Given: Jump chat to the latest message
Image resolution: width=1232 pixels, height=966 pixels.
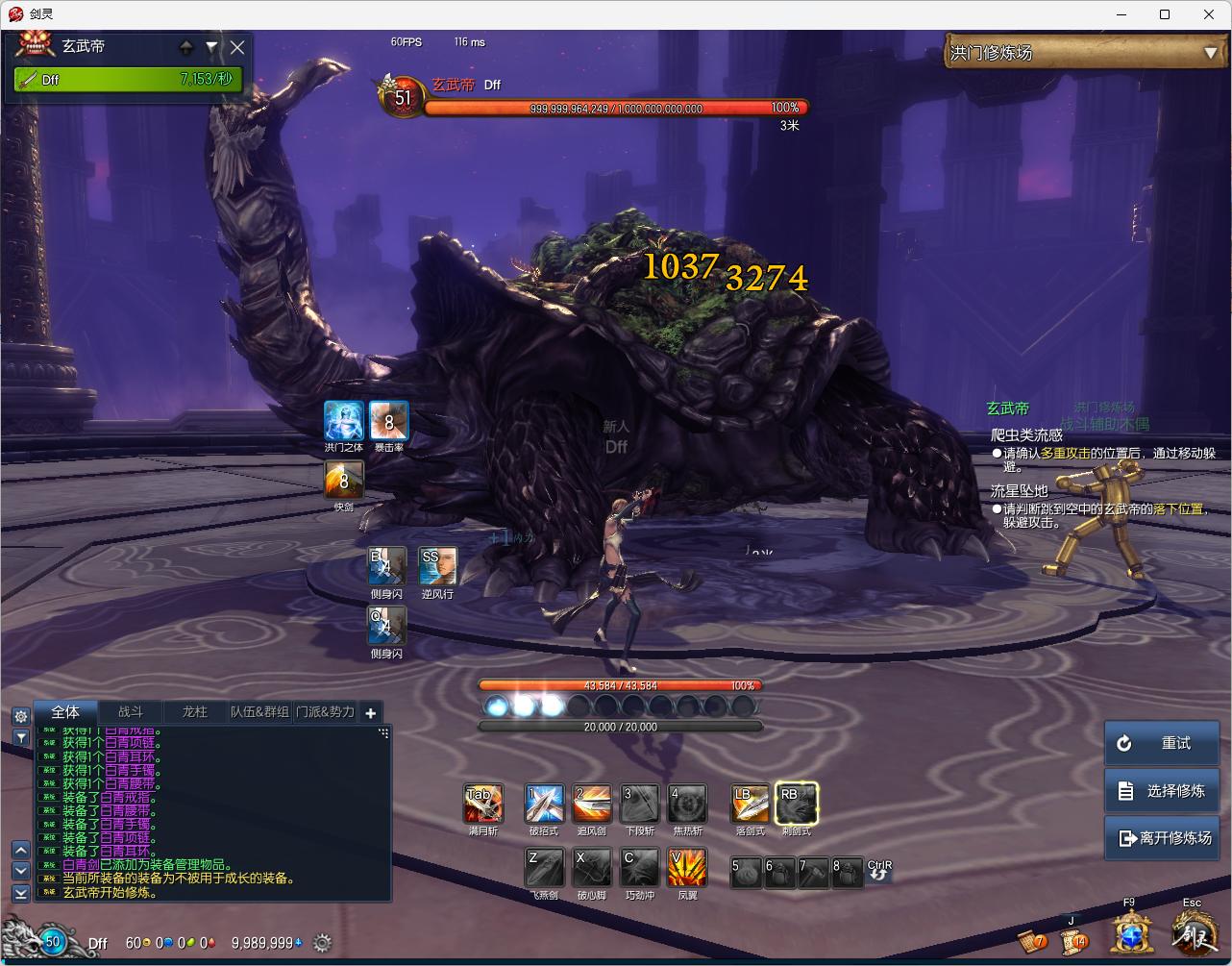Looking at the screenshot, I should click(20, 893).
